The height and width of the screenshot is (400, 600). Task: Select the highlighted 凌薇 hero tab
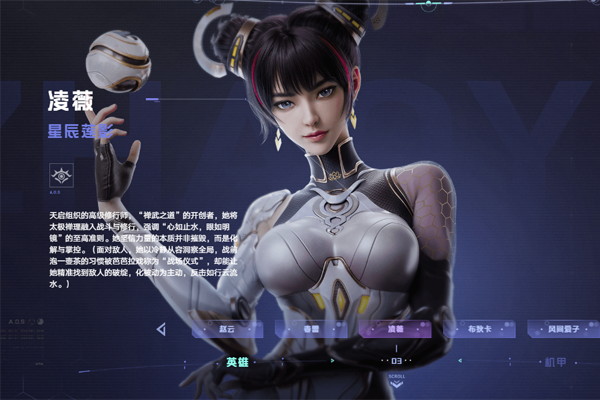click(x=395, y=329)
